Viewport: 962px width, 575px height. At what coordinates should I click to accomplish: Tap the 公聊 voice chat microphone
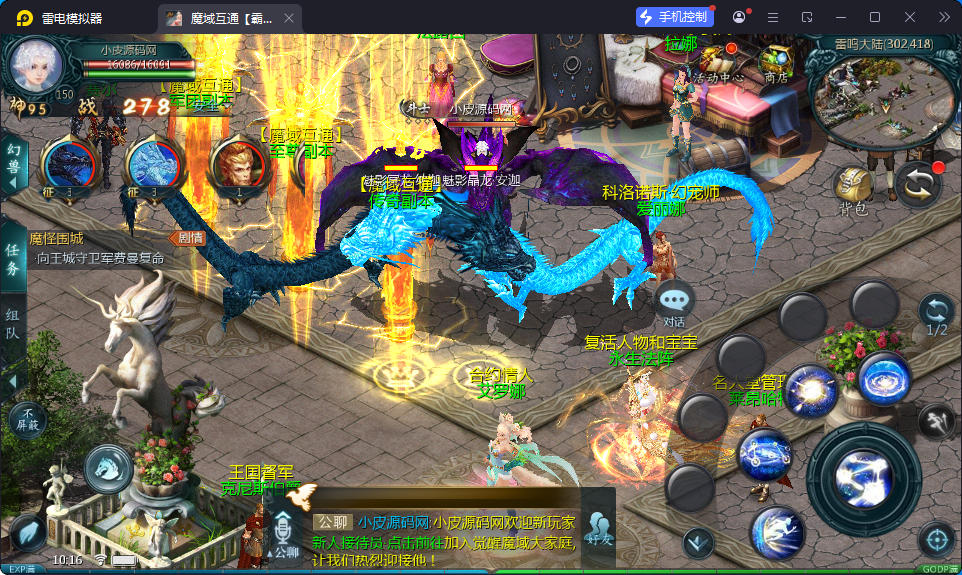point(285,533)
